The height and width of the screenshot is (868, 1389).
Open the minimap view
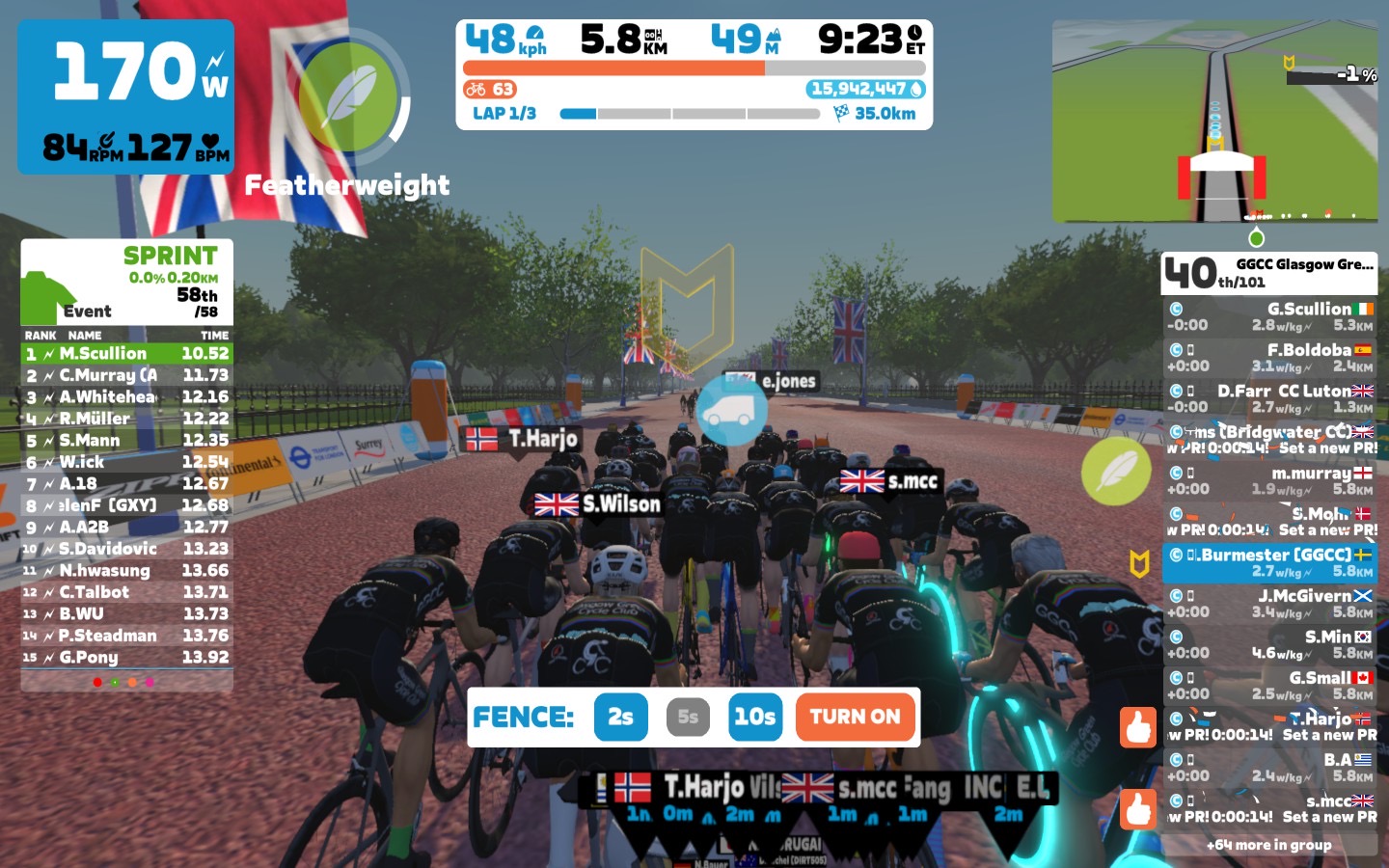[x=1213, y=122]
